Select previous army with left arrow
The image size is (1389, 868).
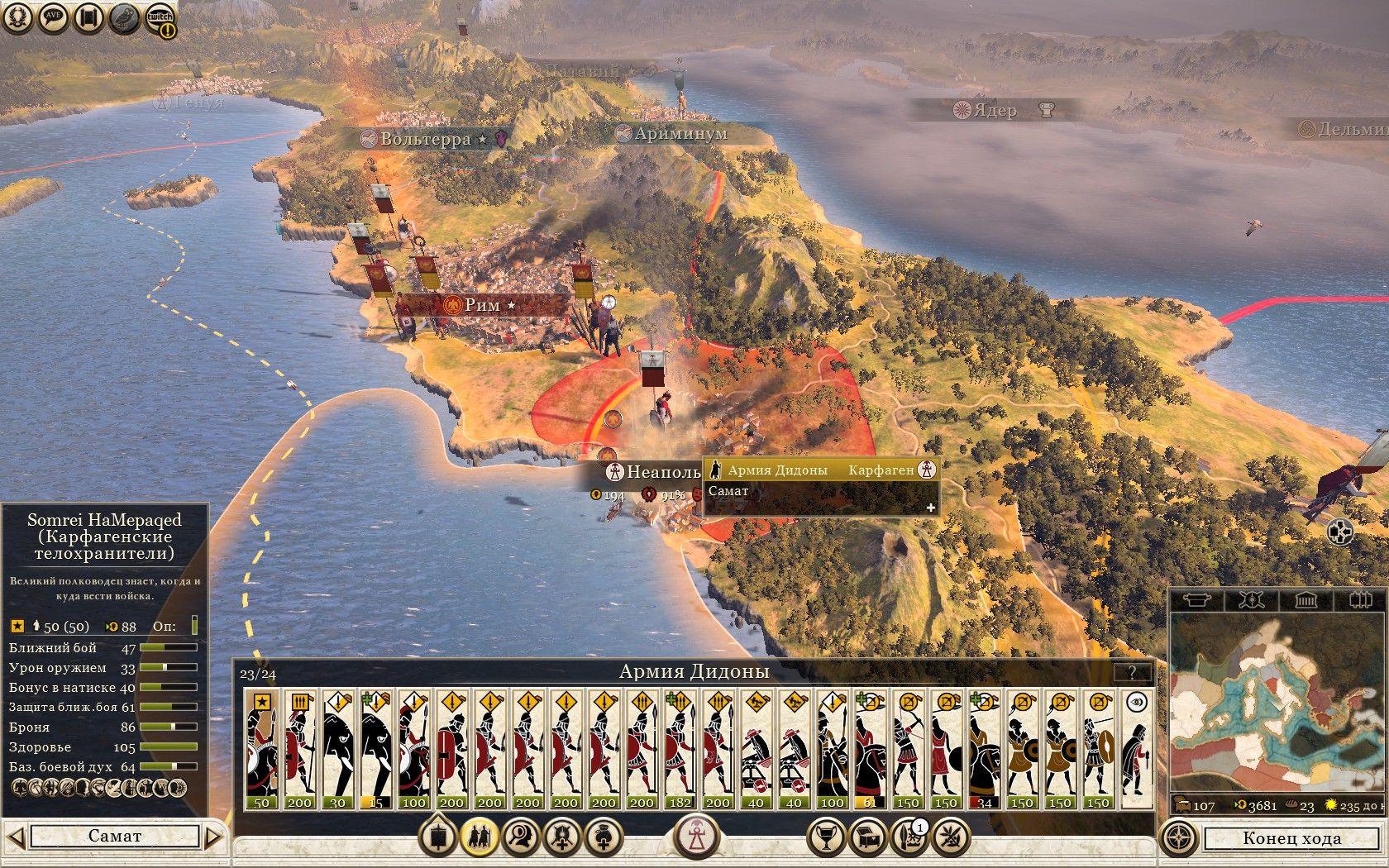[x=16, y=837]
